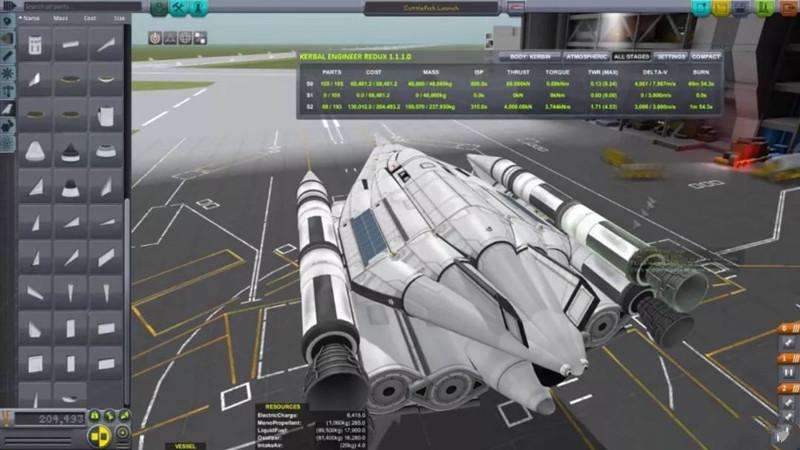The height and width of the screenshot is (450, 800).
Task: Switch Kerbal Engineer to COMPACT view
Action: click(706, 56)
